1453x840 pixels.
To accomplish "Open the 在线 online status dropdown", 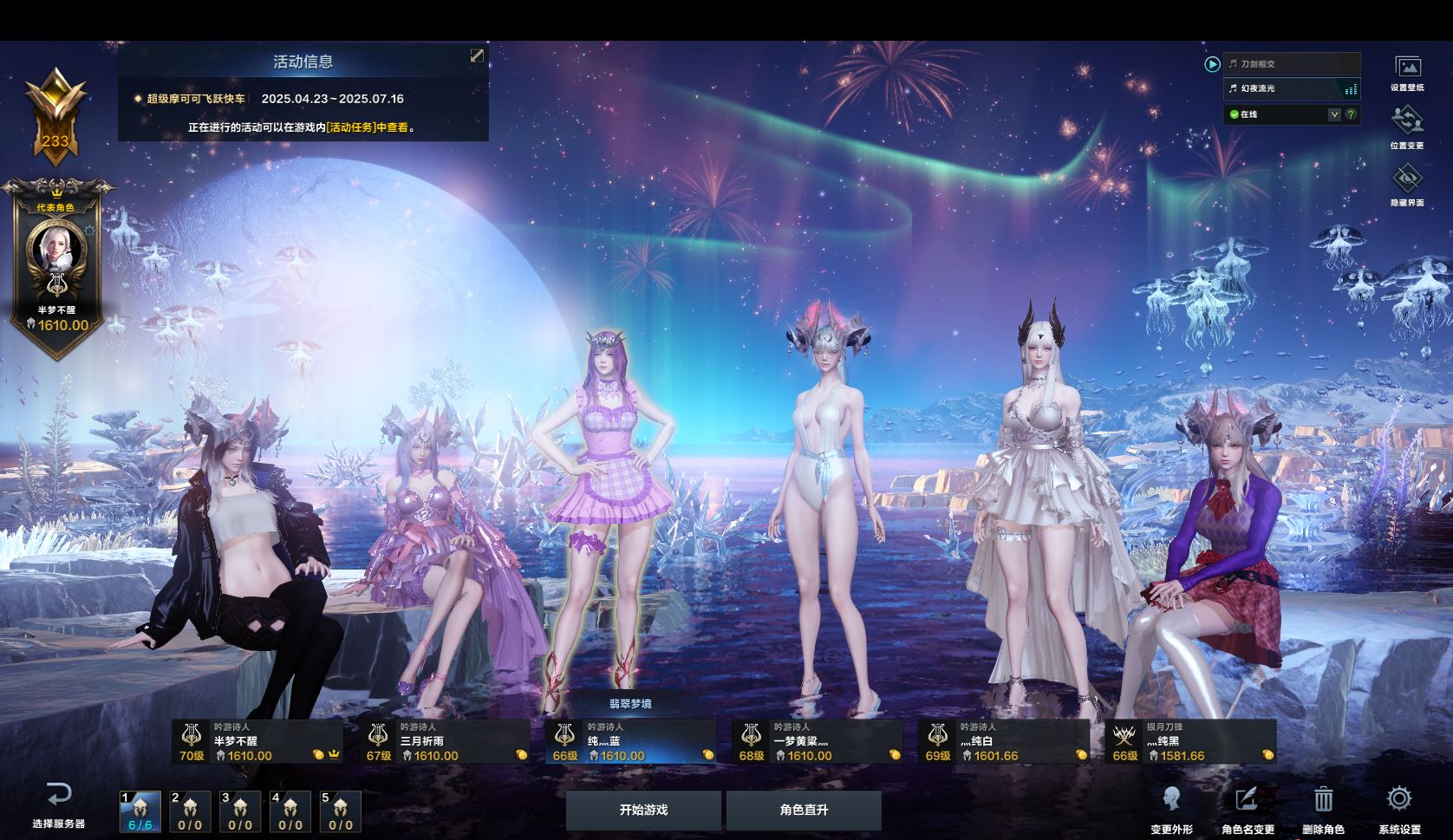I will (x=1334, y=114).
